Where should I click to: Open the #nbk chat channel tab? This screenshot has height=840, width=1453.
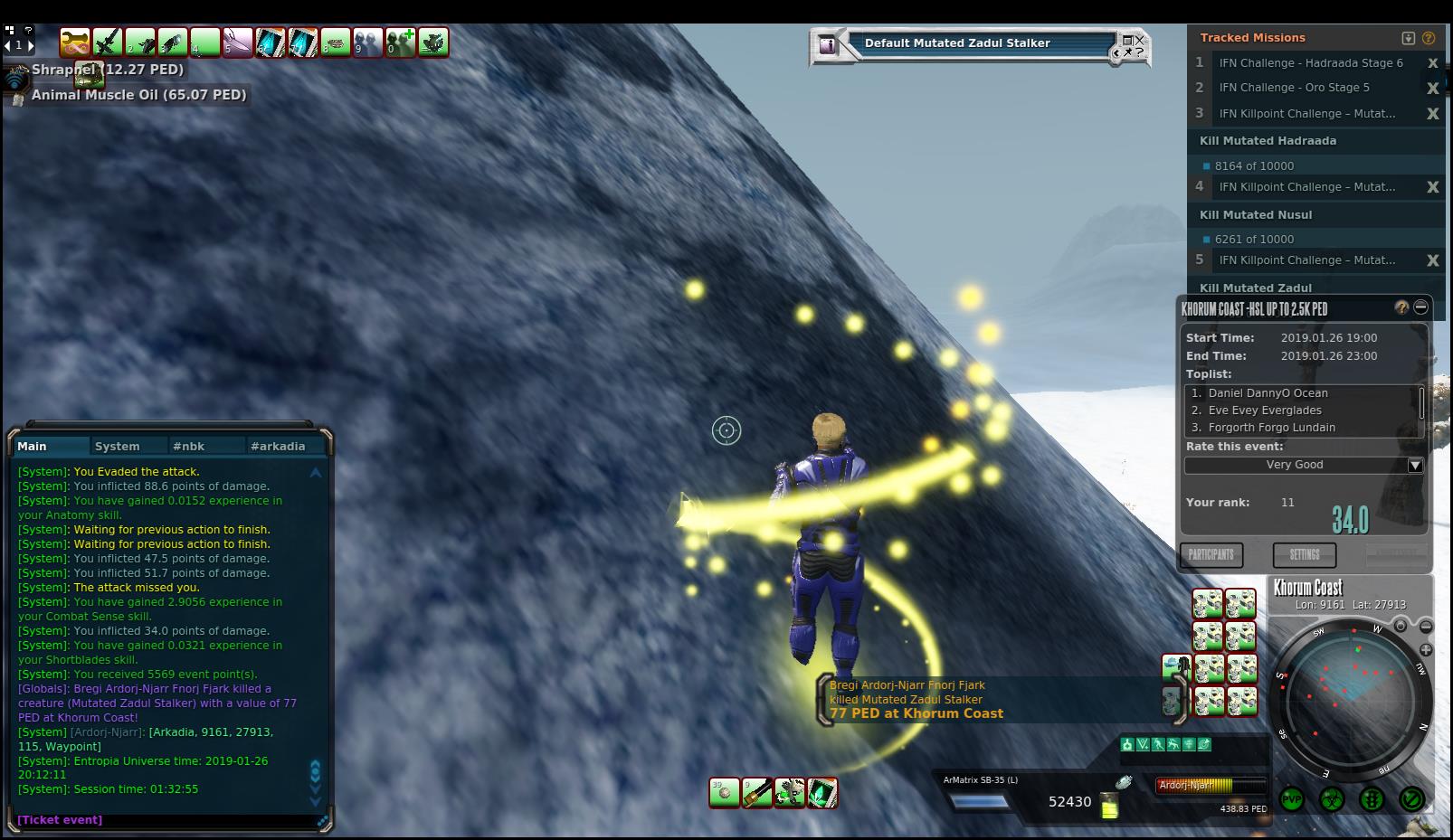189,446
